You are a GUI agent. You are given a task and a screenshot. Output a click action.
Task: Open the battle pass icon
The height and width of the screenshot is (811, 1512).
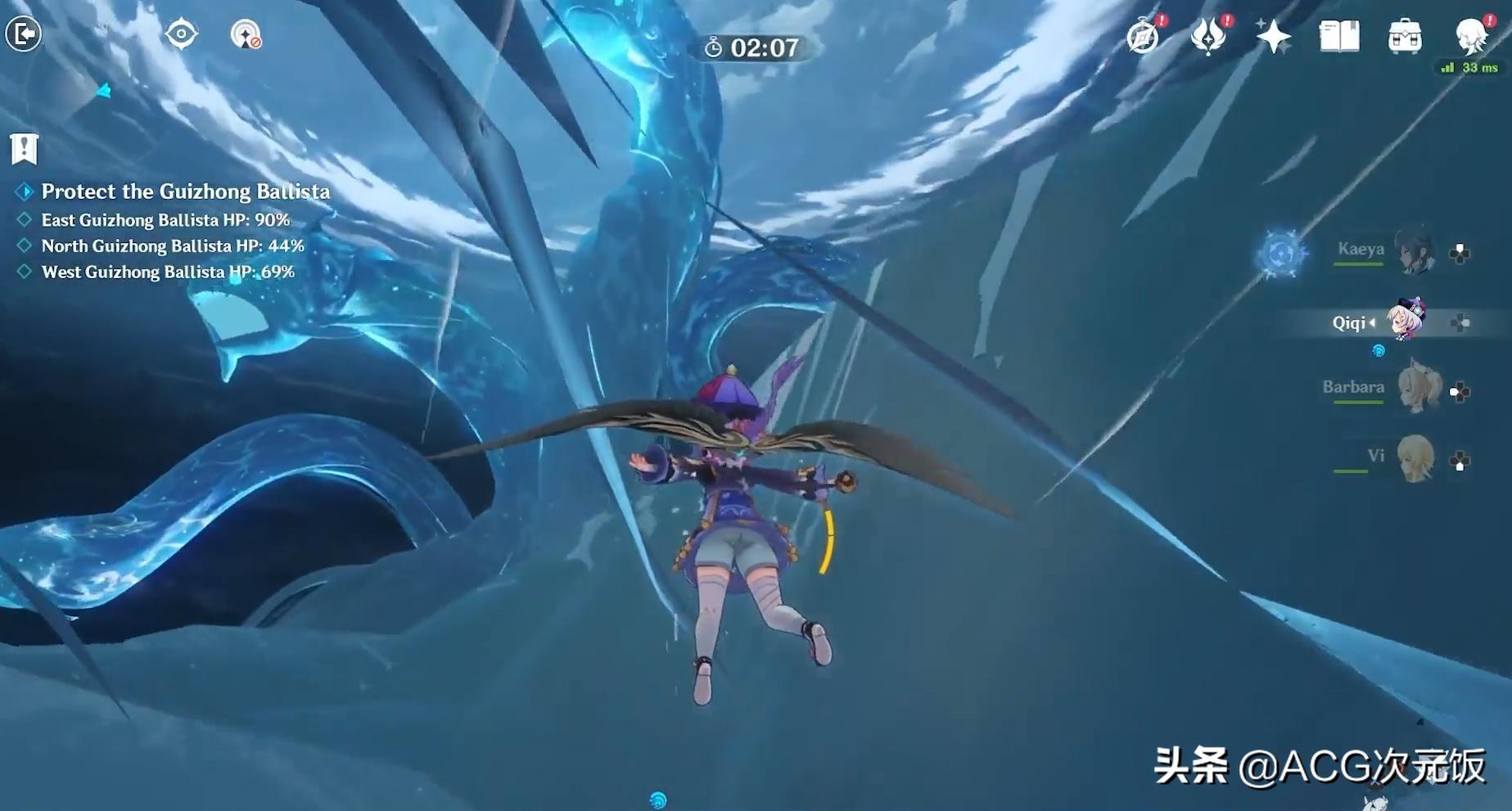(x=1208, y=36)
